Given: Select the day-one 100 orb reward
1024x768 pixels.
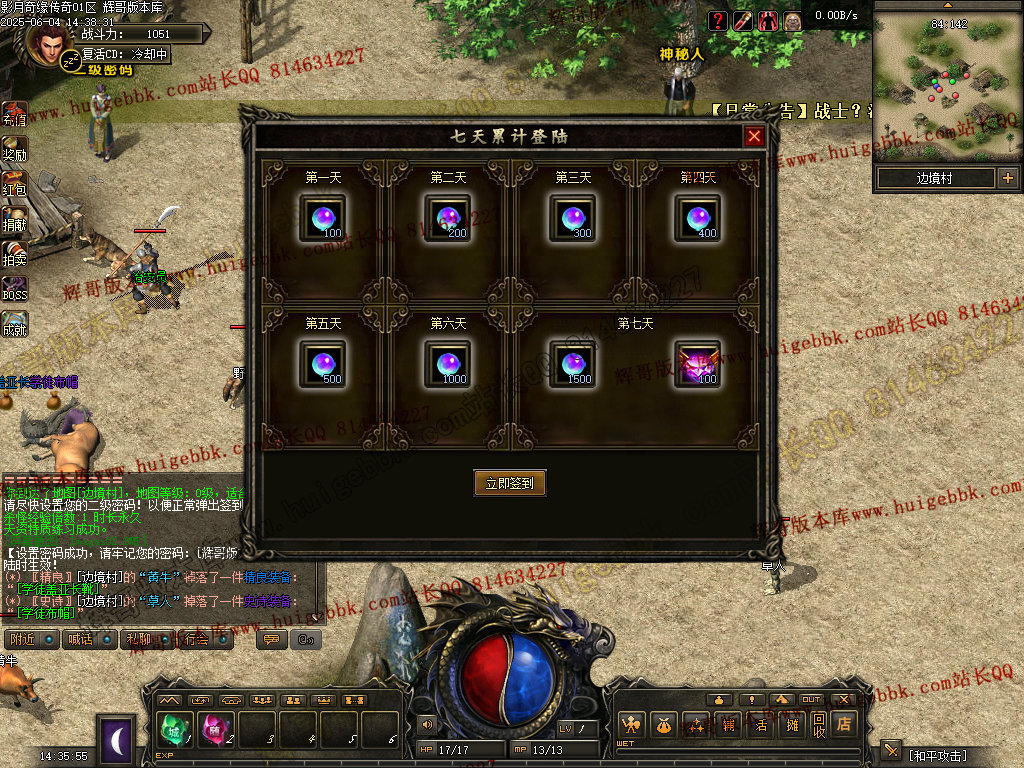Looking at the screenshot, I should pyautogui.click(x=323, y=218).
